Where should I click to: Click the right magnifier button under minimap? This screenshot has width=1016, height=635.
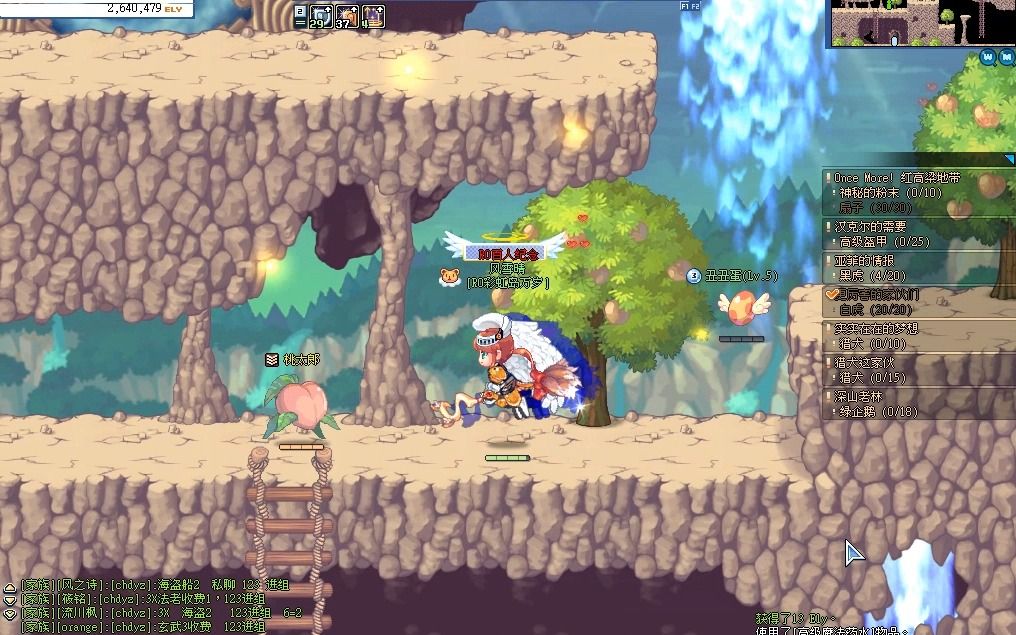click(1005, 56)
